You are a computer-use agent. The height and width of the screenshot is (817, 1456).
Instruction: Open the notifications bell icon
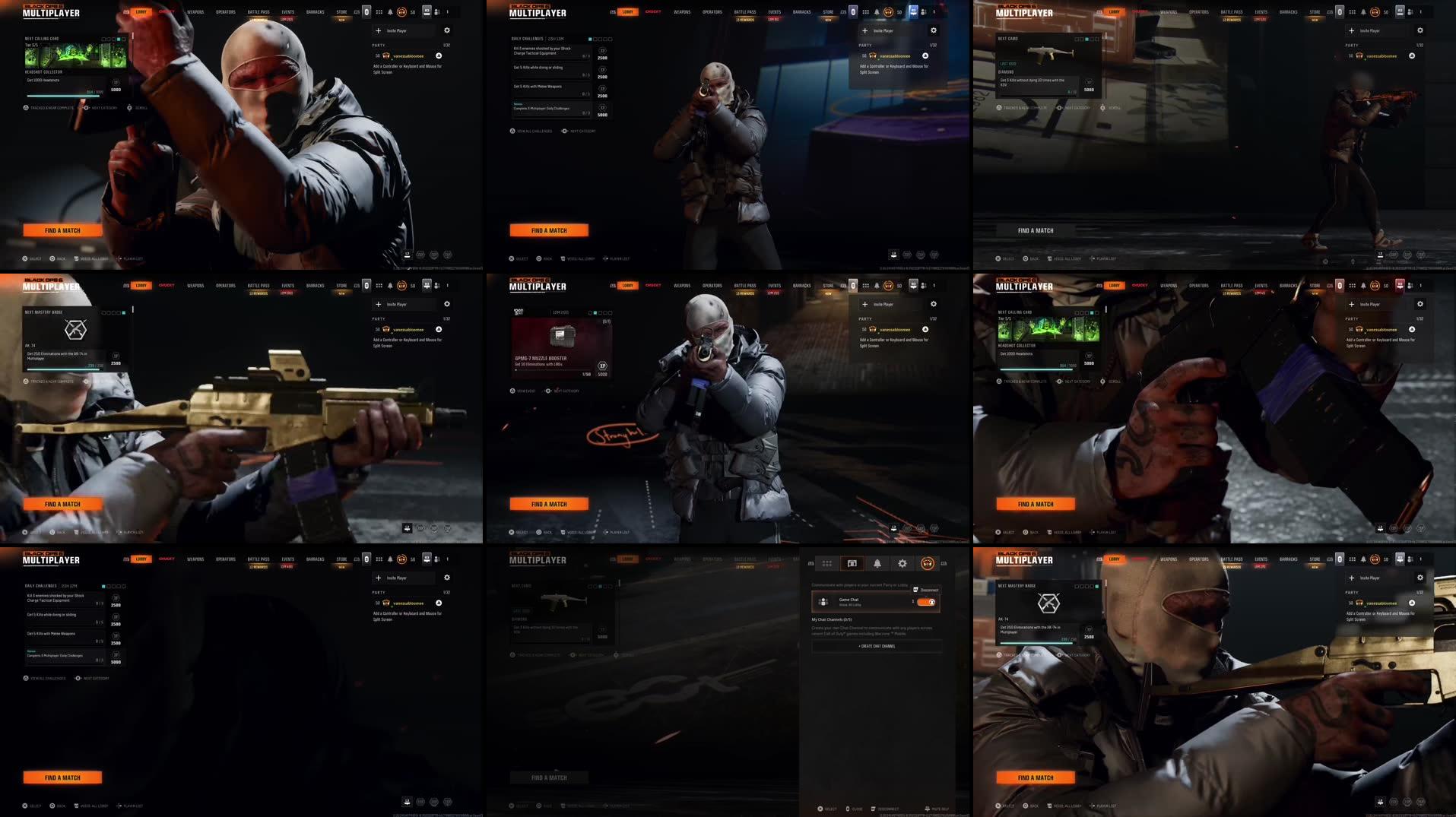coord(877,563)
